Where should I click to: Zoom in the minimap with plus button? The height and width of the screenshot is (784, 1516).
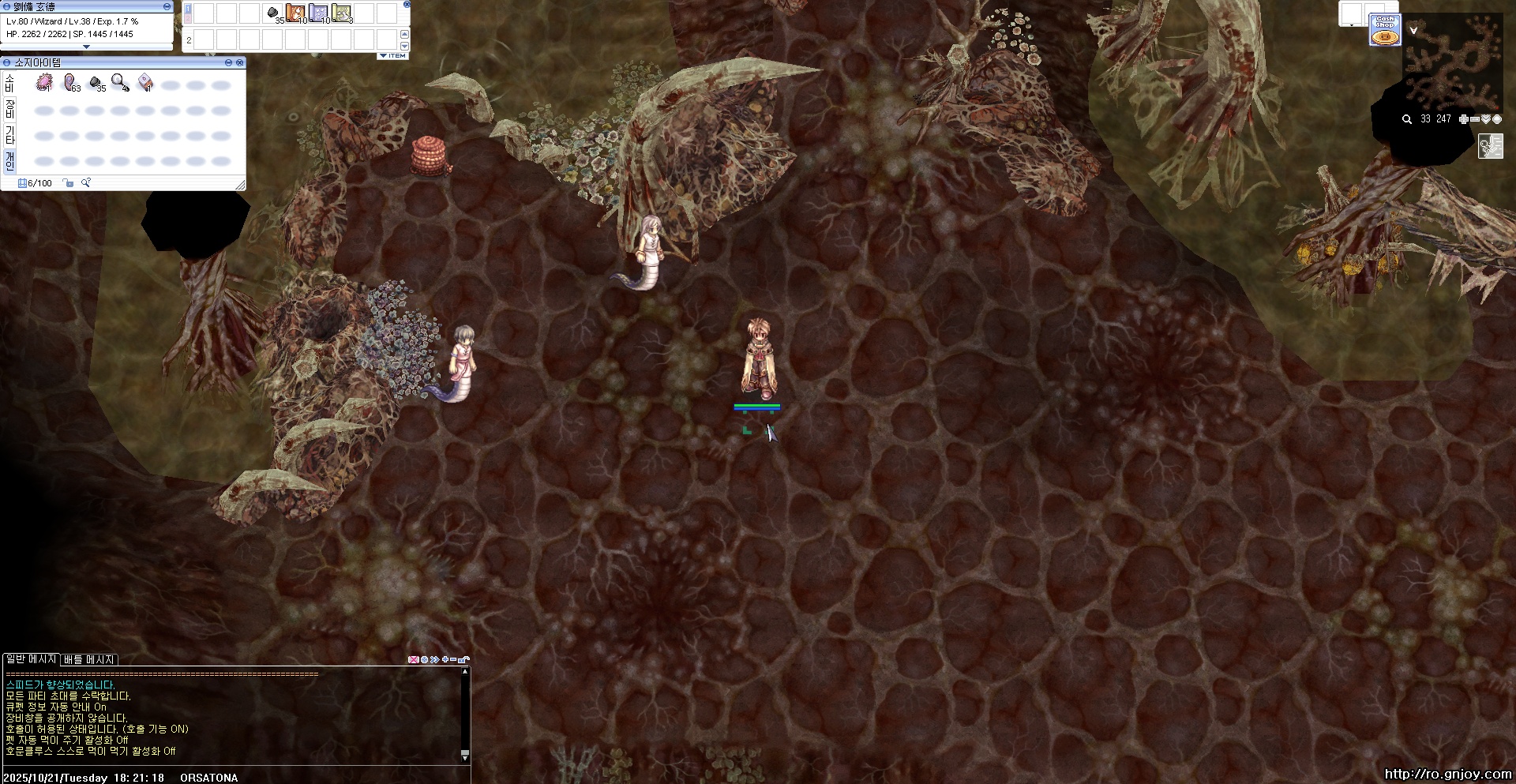1463,119
